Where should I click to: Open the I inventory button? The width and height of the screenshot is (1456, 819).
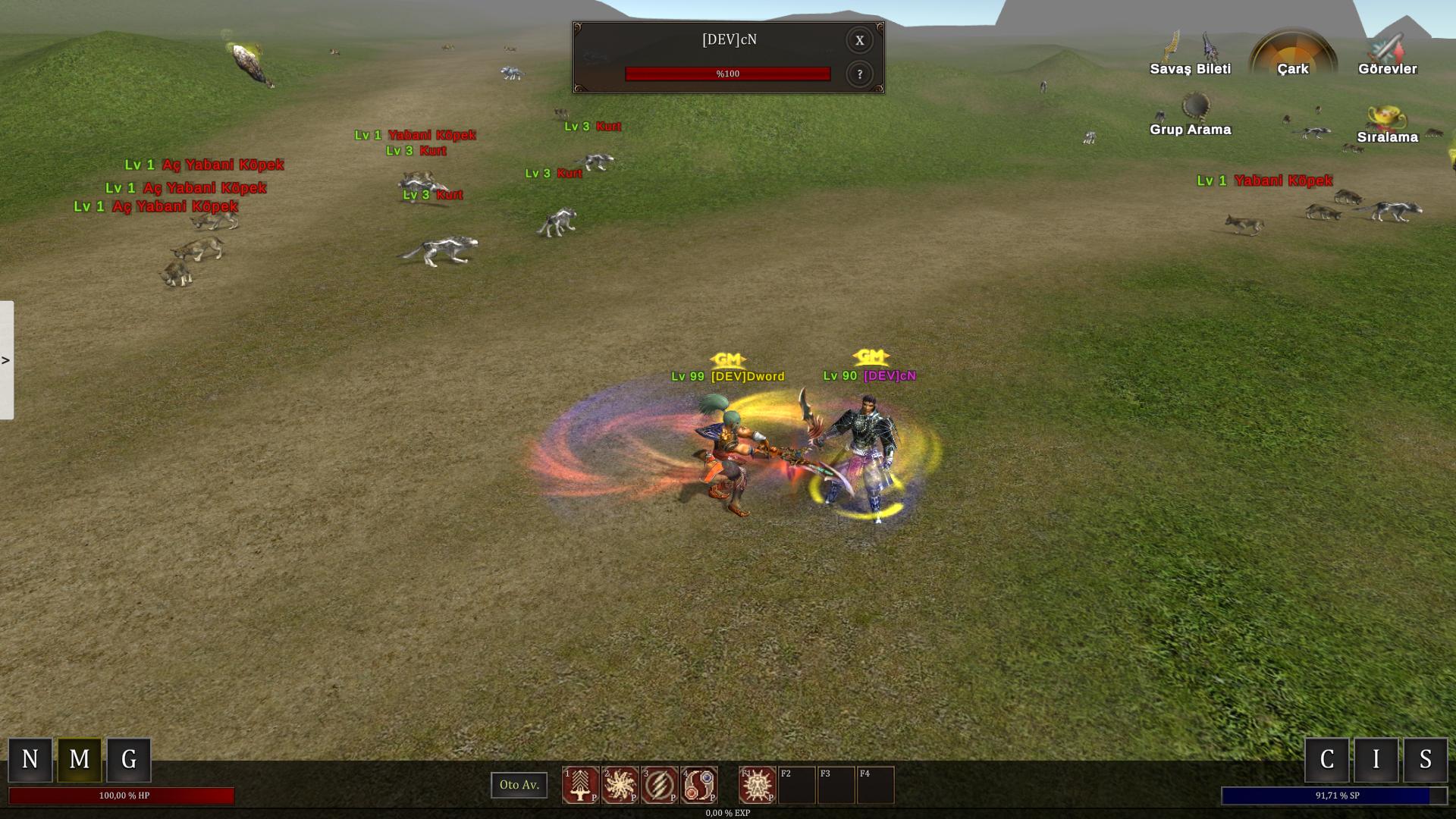1376,759
